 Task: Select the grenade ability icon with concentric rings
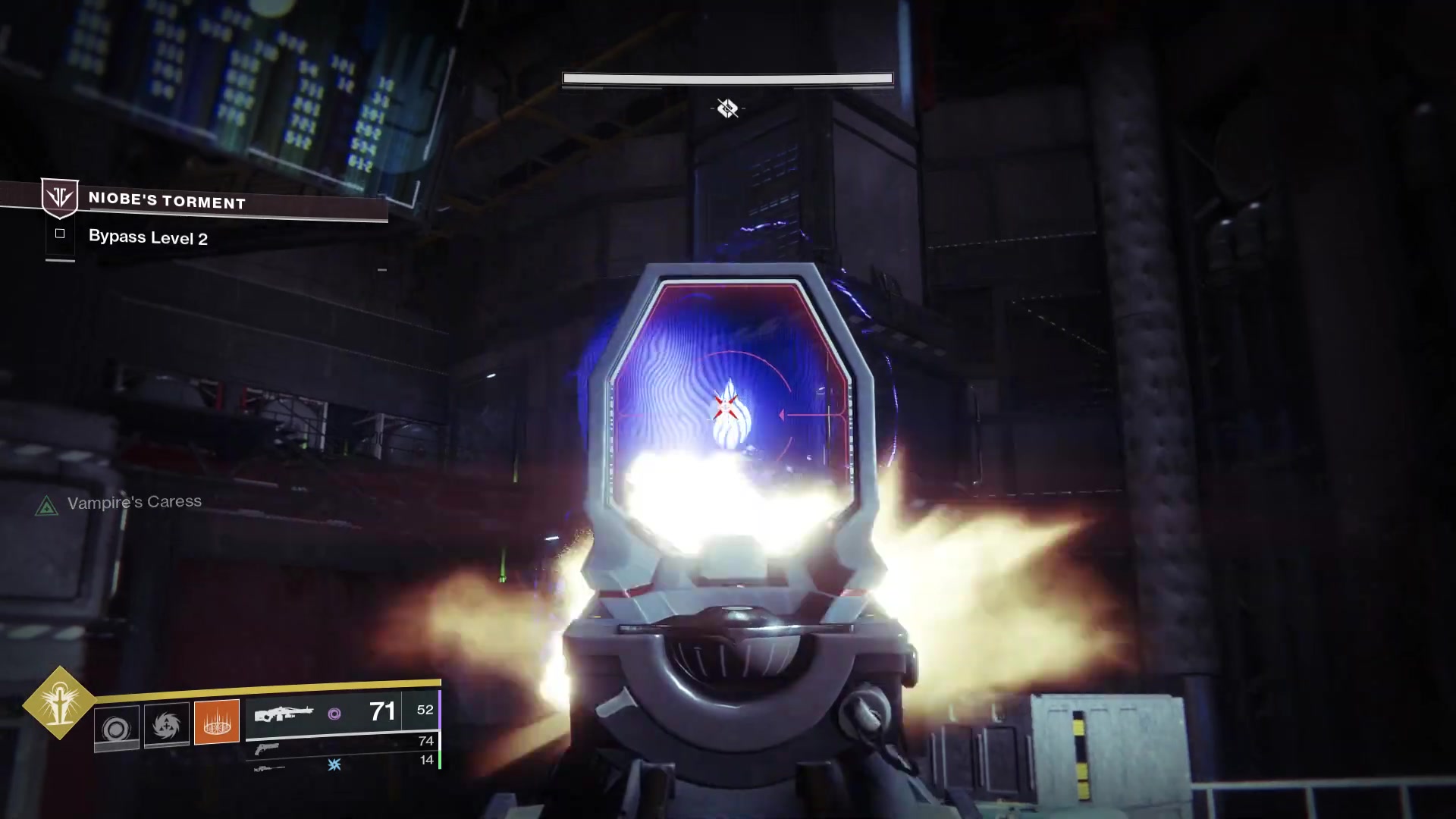click(x=116, y=728)
